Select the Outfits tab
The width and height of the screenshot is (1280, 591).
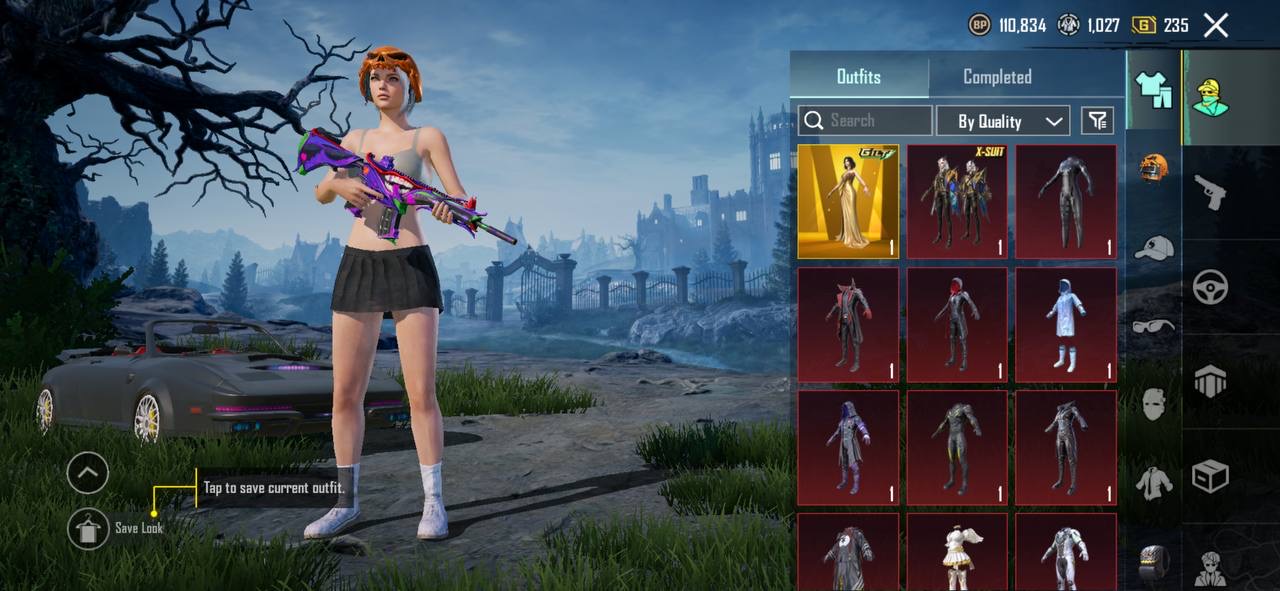(x=859, y=77)
